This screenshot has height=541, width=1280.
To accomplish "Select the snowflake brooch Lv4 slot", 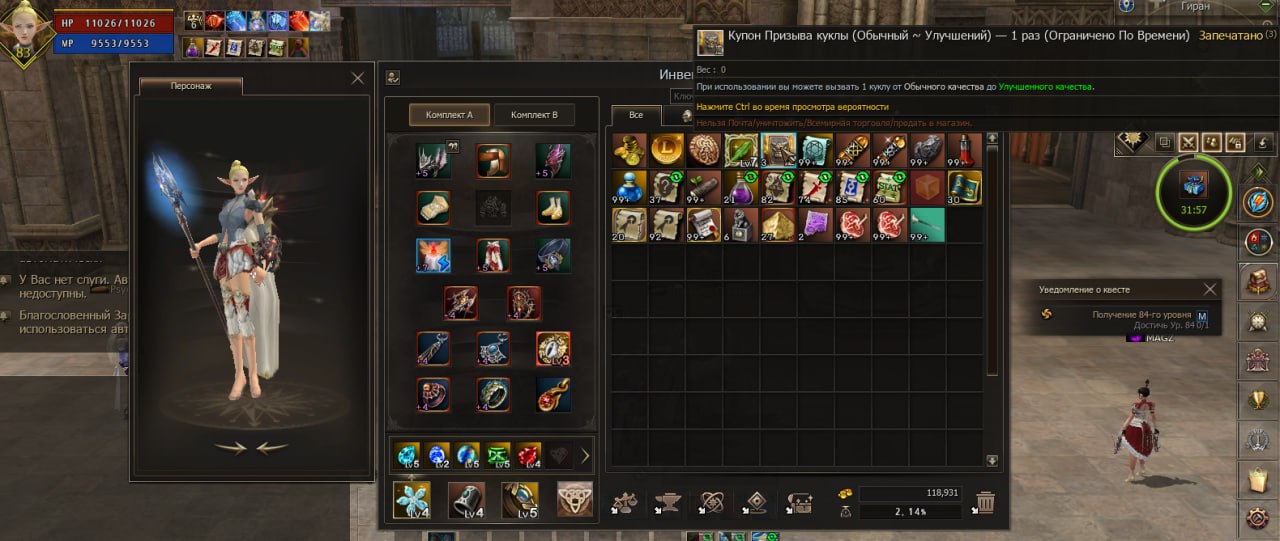I will pos(411,499).
